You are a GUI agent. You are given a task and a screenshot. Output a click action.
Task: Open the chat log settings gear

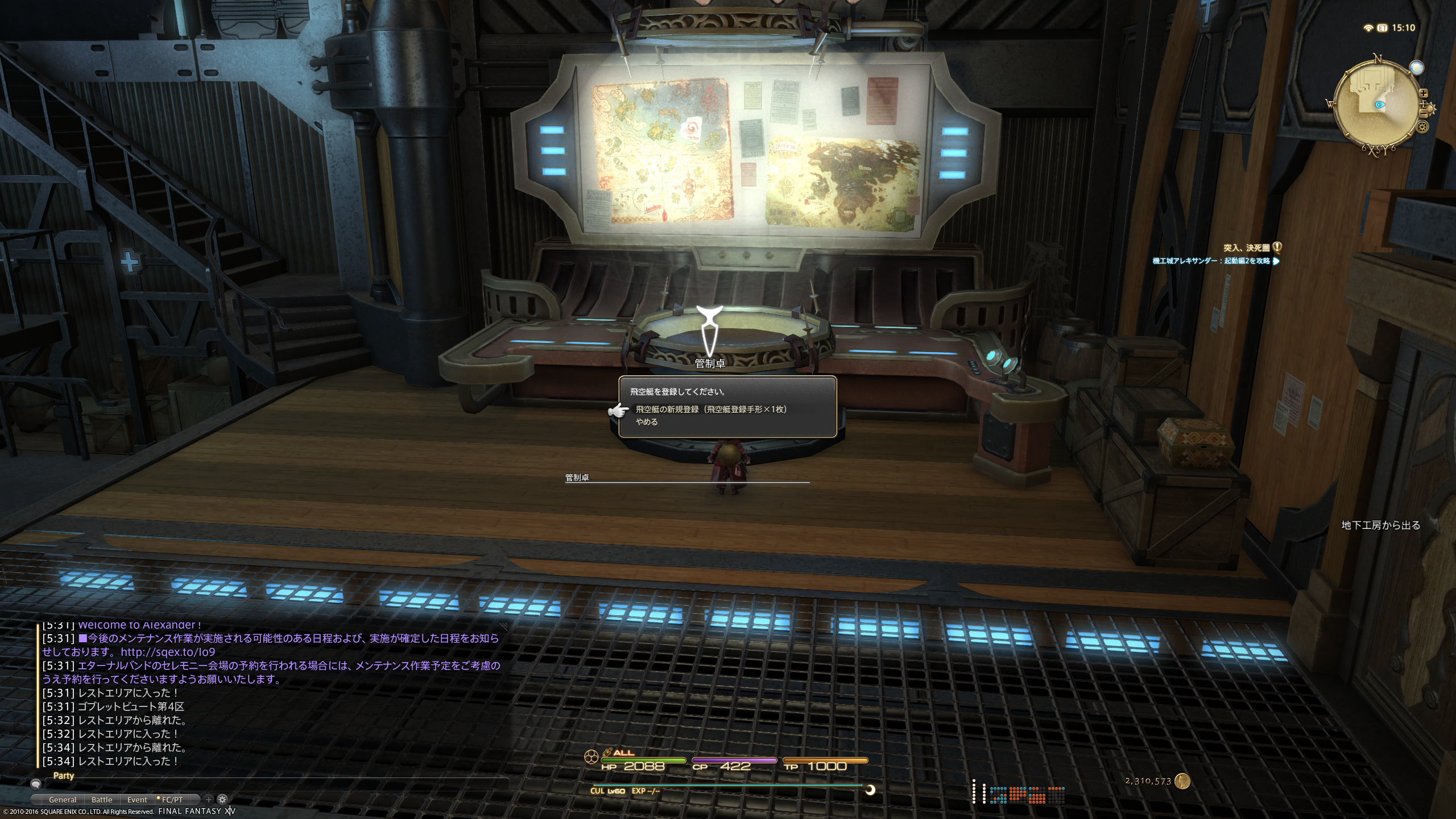pyautogui.click(x=222, y=799)
